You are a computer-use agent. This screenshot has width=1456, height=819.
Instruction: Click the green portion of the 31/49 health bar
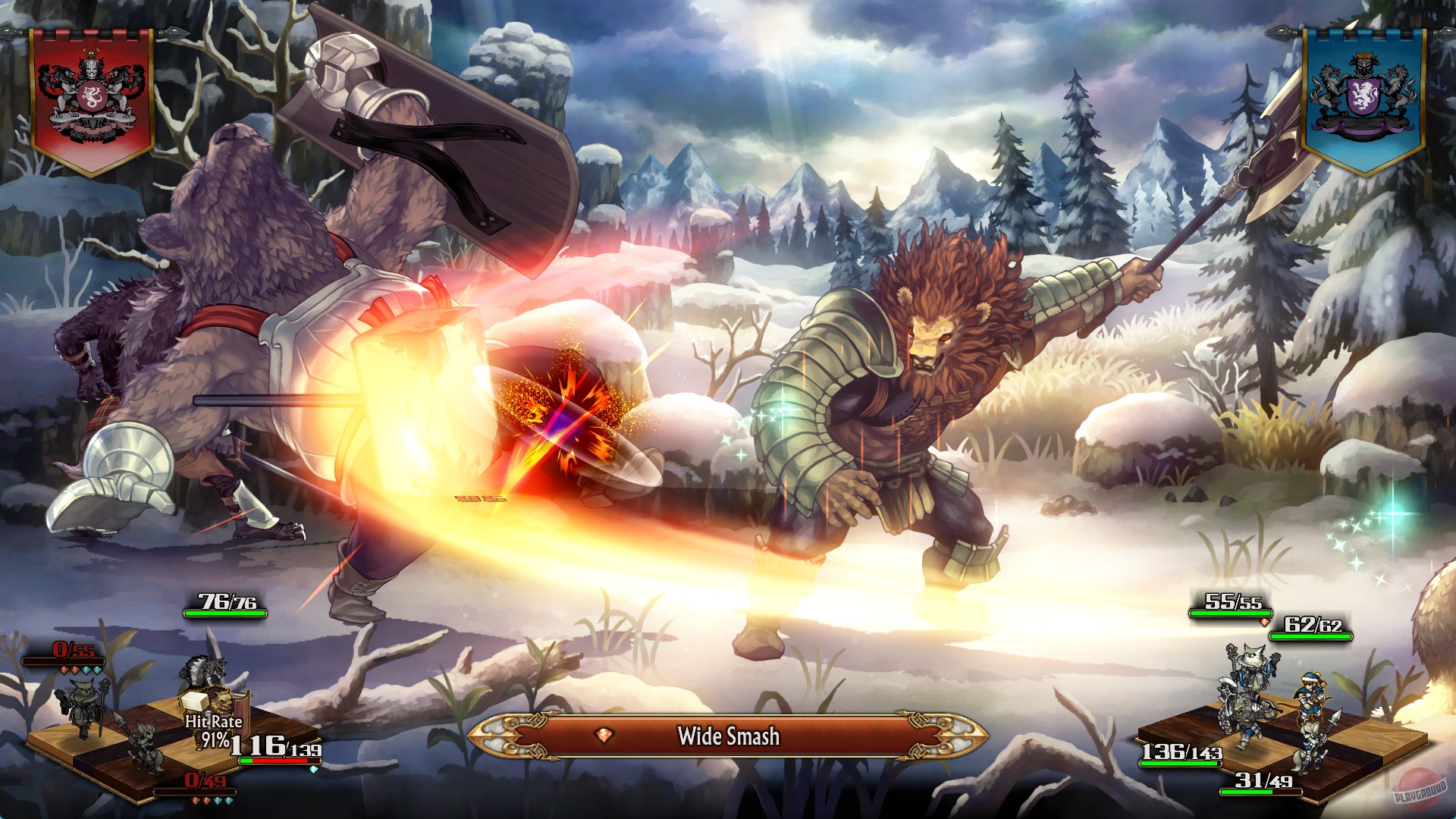tap(1248, 792)
